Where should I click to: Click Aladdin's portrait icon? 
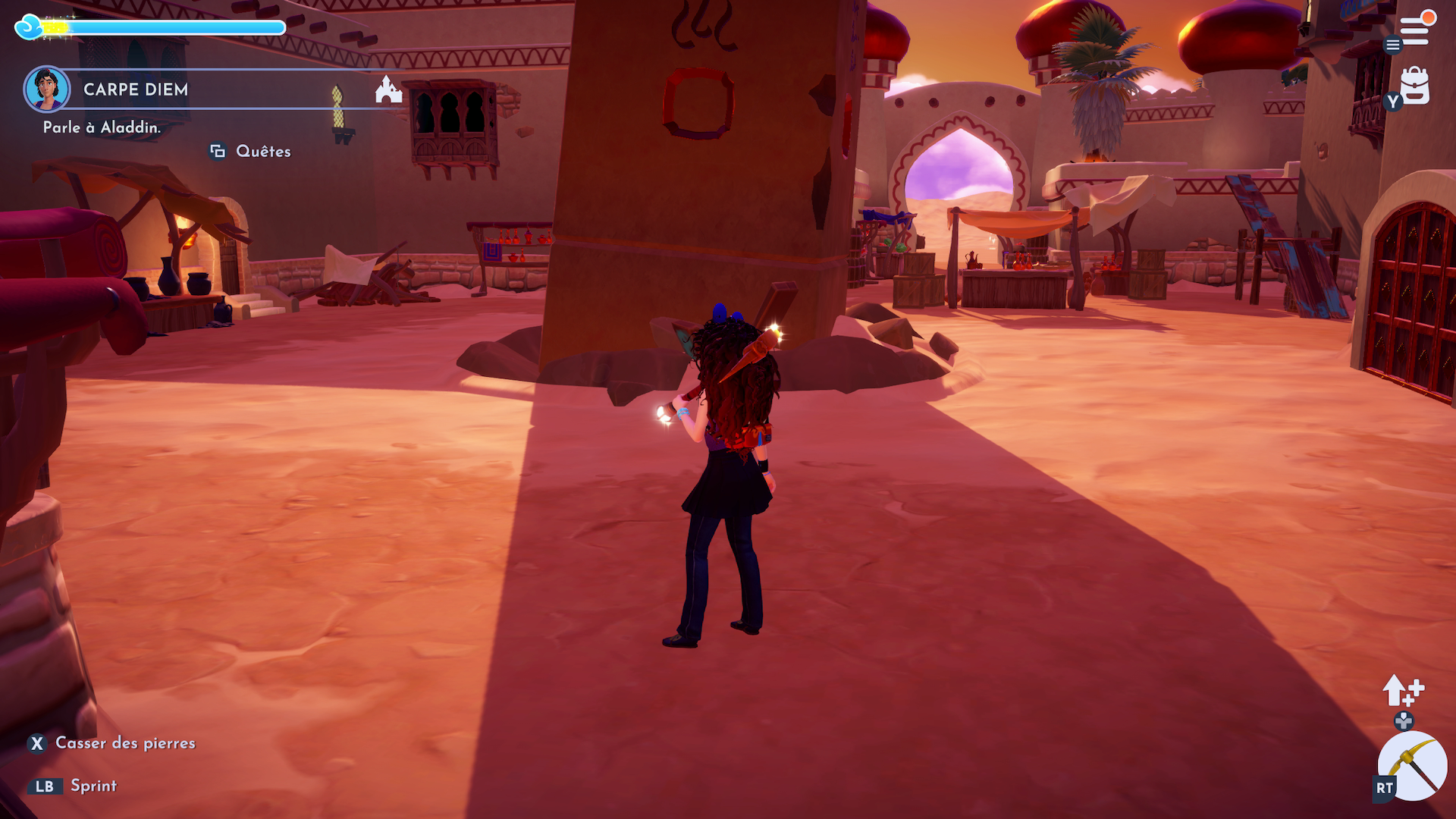click(47, 89)
